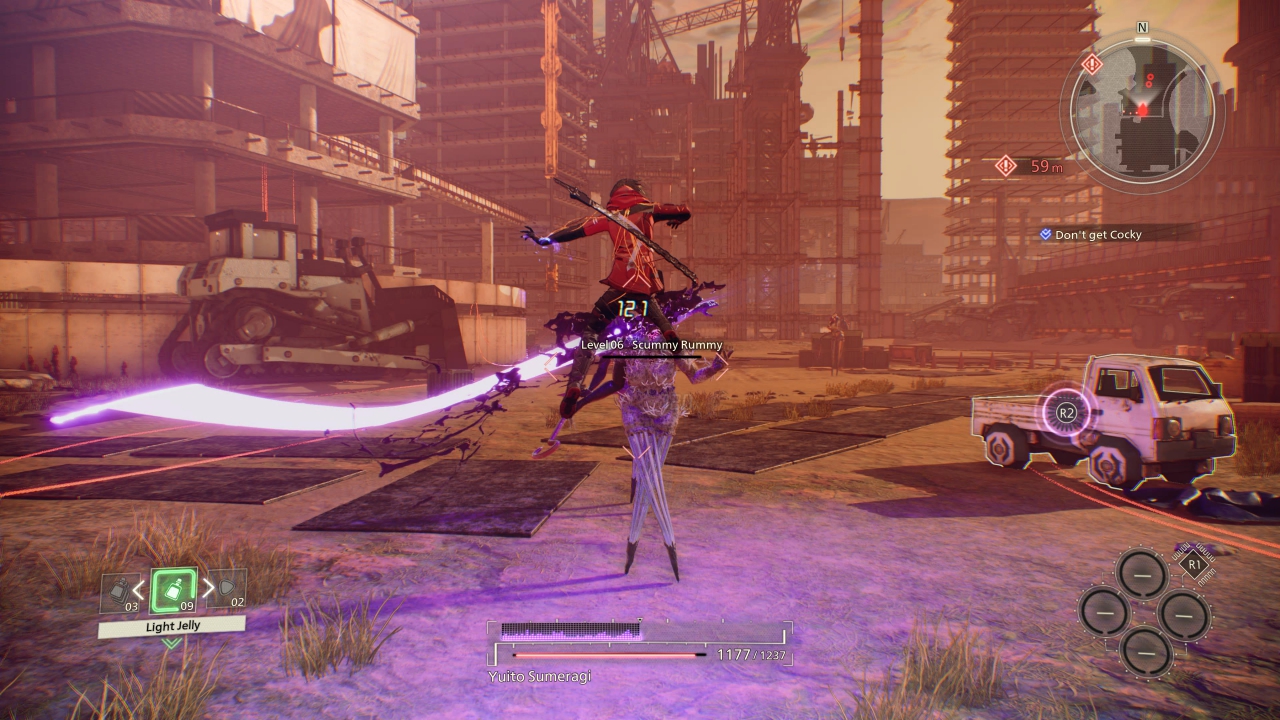Viewport: 1280px width, 720px height.
Task: Choose the item slot with count 02
Action: point(231,590)
